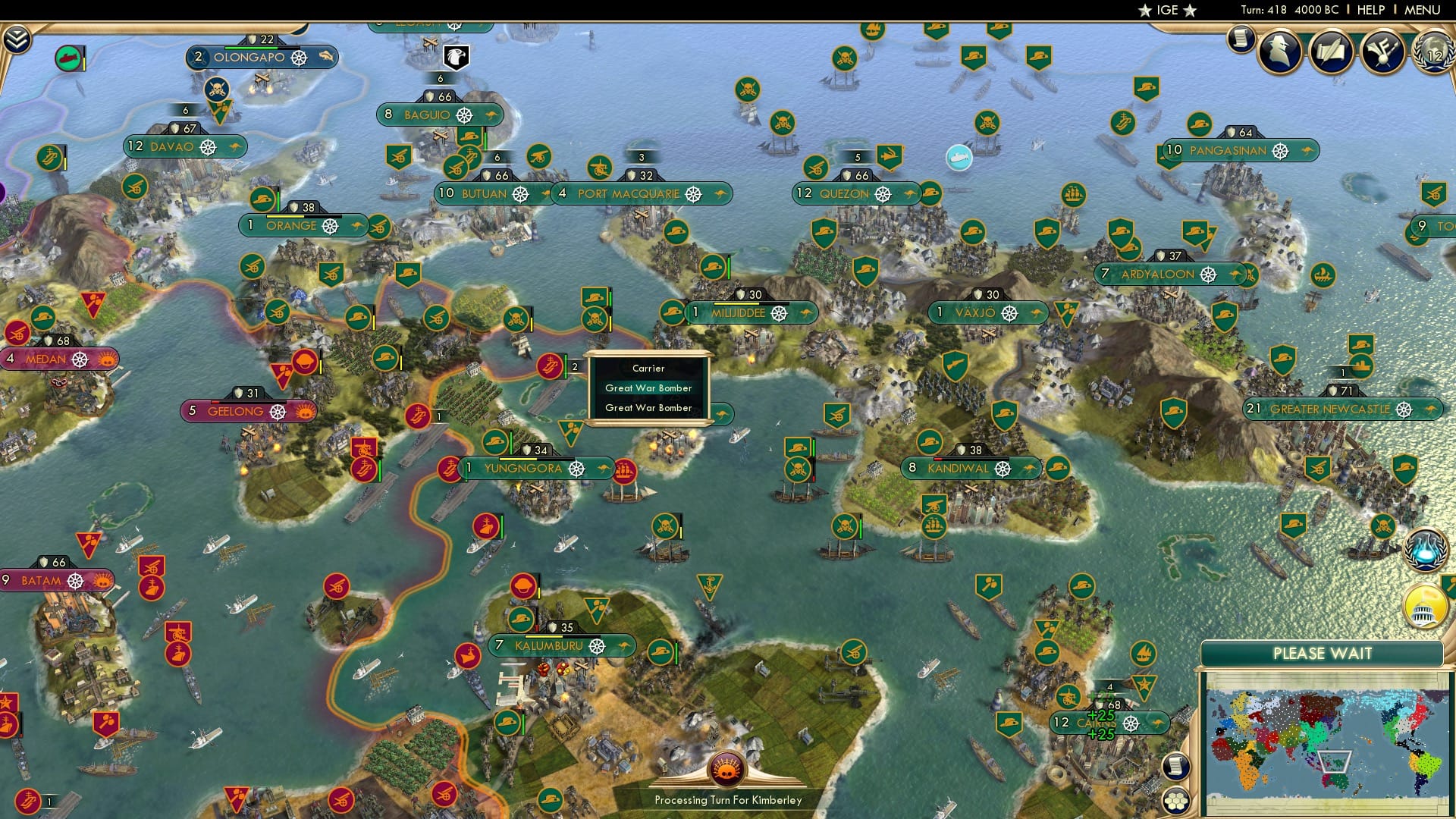This screenshot has height=819, width=1456.
Task: Select the first "Great War Bomber" entry
Action: (648, 388)
